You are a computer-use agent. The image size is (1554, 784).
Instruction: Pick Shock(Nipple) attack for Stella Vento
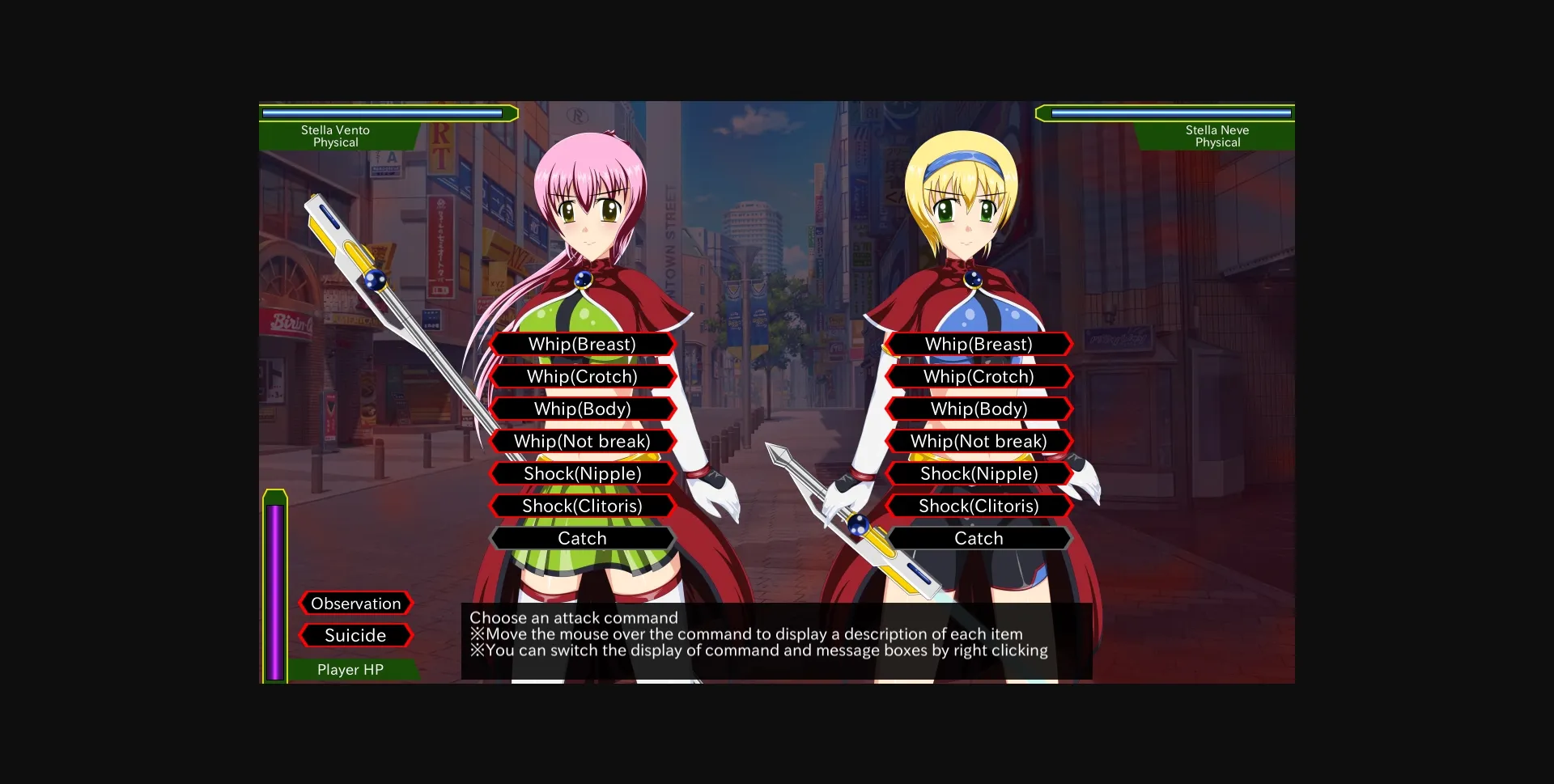[582, 473]
